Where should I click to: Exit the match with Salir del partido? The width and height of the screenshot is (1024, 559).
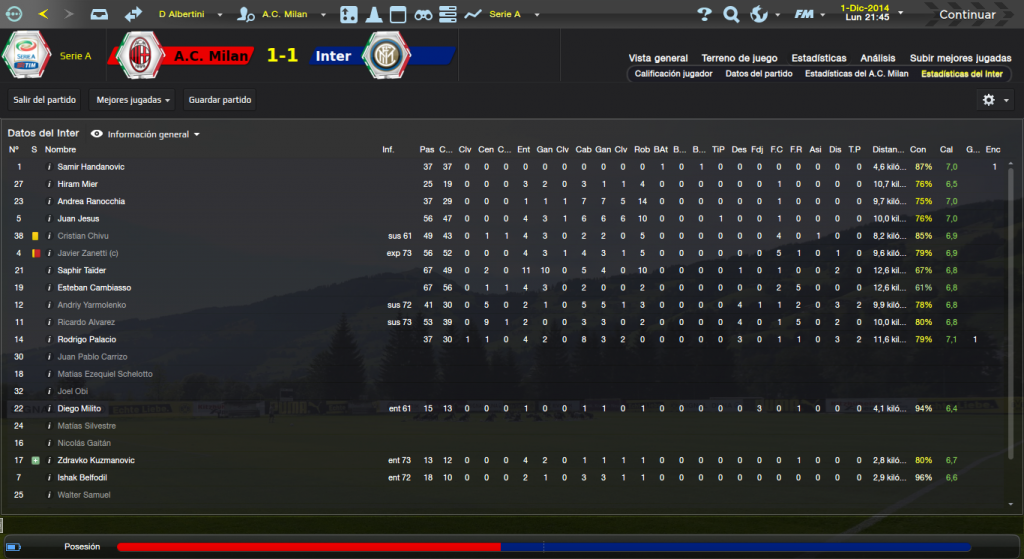(44, 100)
